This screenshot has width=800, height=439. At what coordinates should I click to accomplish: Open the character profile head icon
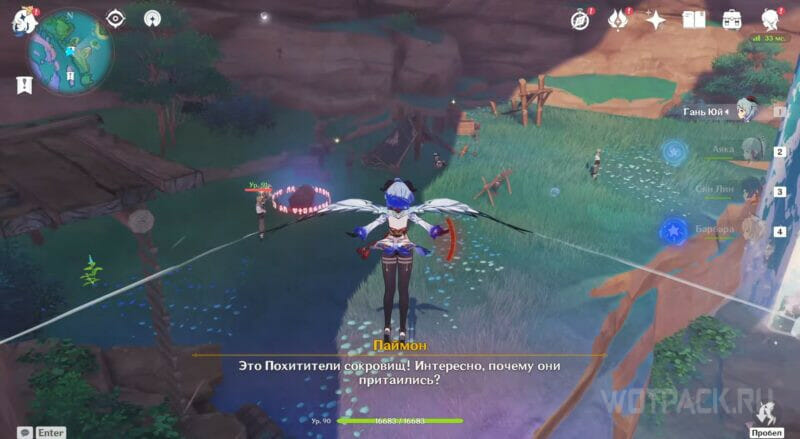point(771,19)
